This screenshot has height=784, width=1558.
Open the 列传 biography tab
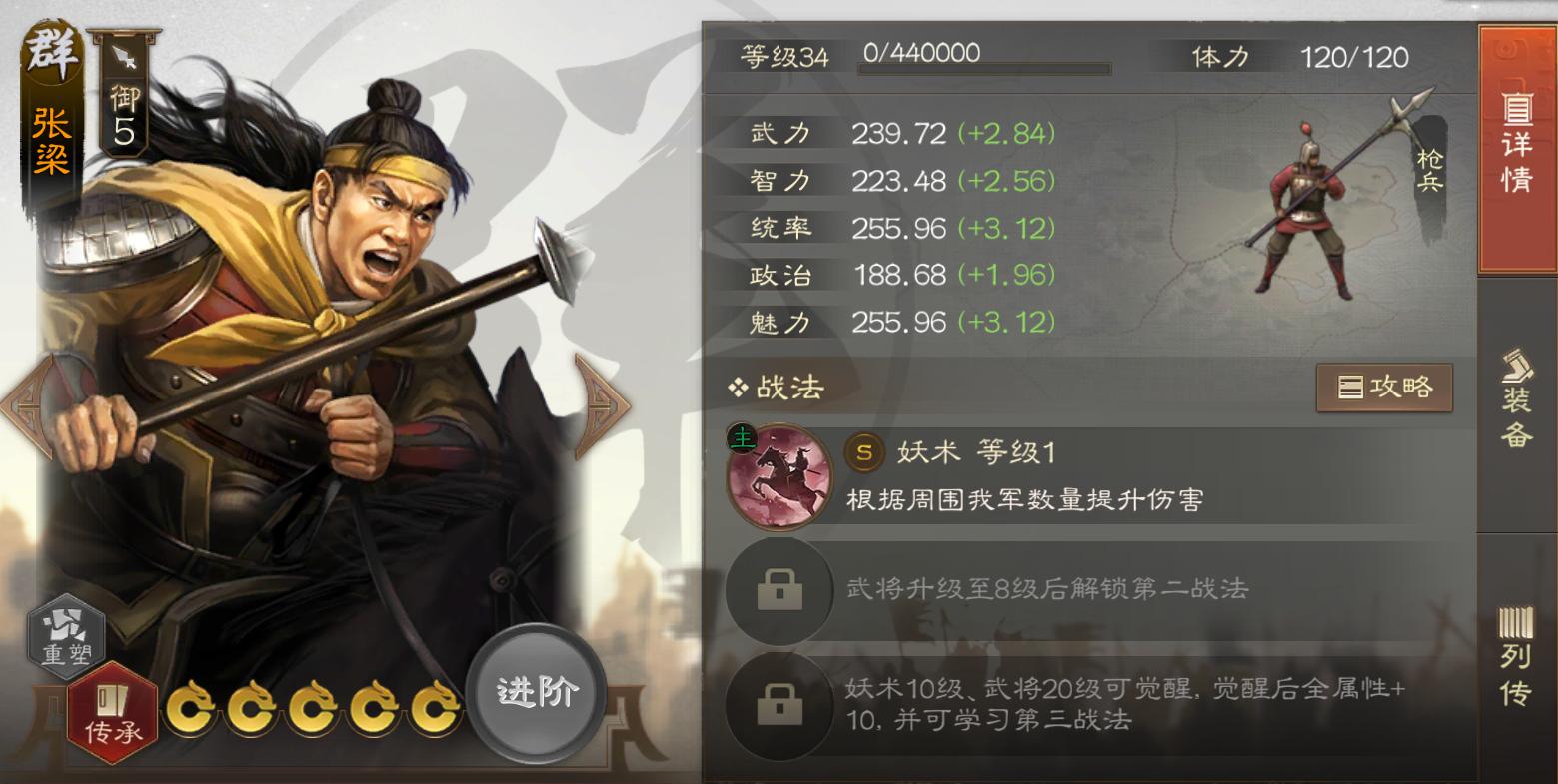[x=1515, y=654]
